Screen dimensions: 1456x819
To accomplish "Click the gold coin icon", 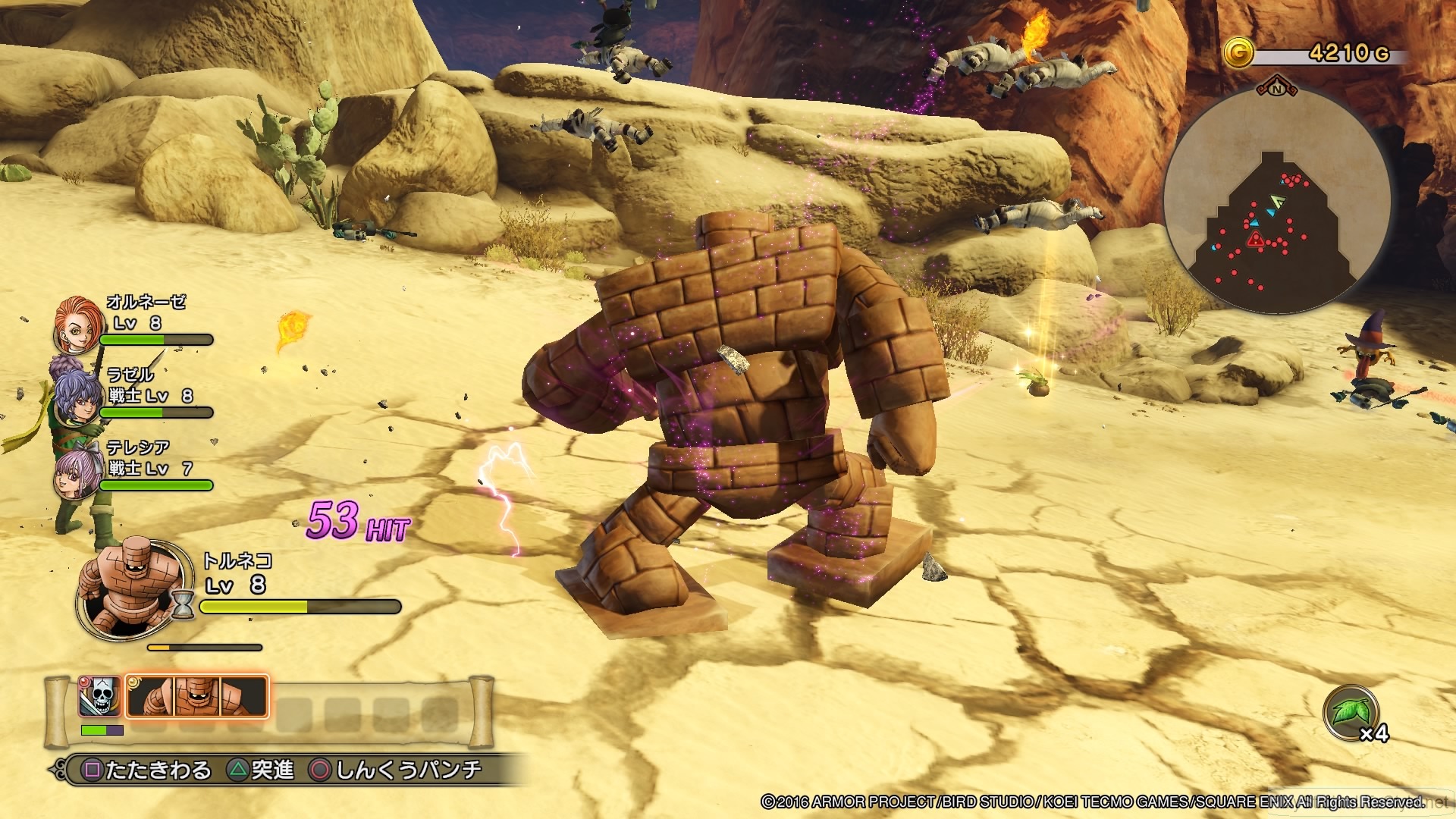I will (1238, 54).
